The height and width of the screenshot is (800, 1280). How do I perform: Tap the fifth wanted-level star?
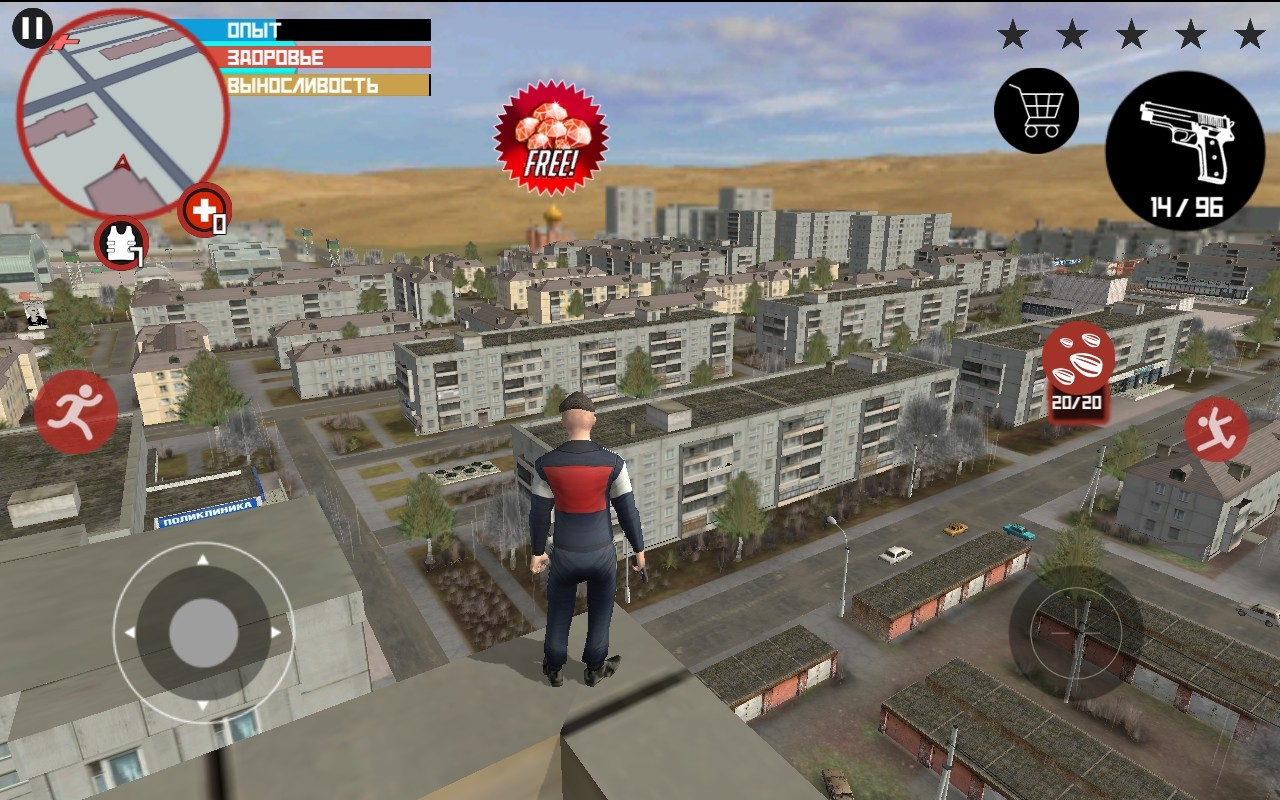tap(1248, 33)
